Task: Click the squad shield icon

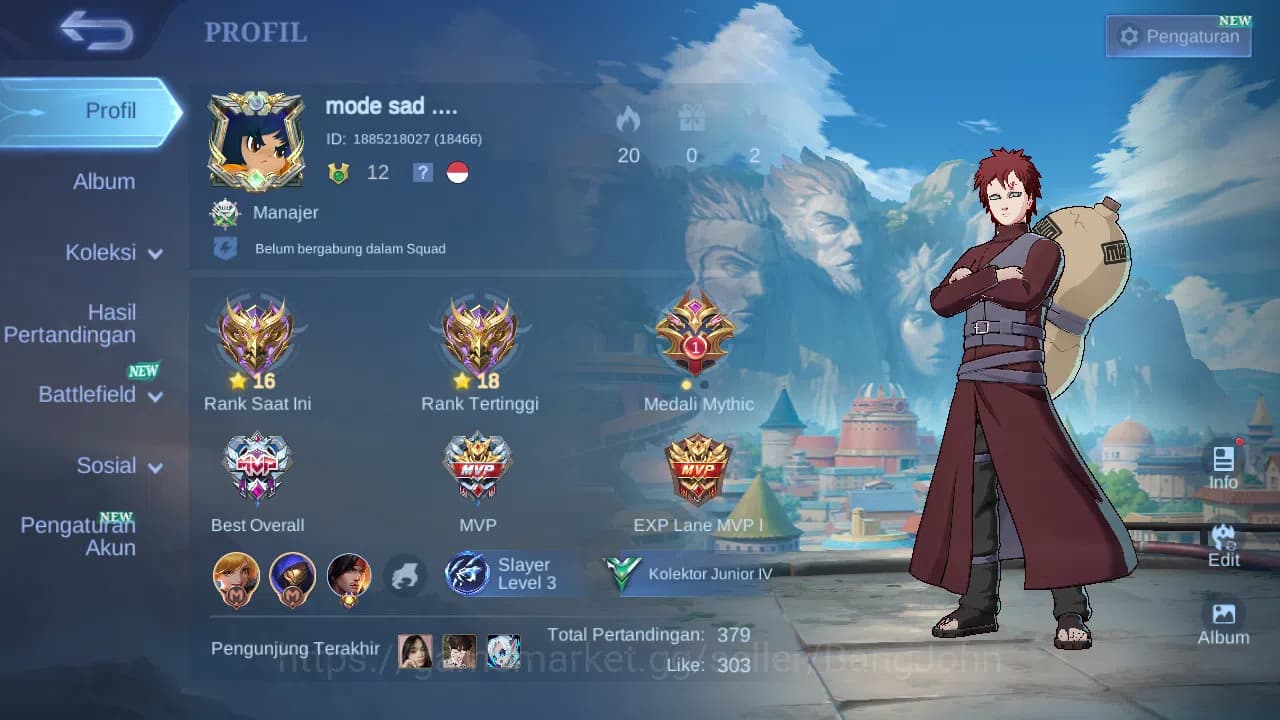Action: point(225,247)
